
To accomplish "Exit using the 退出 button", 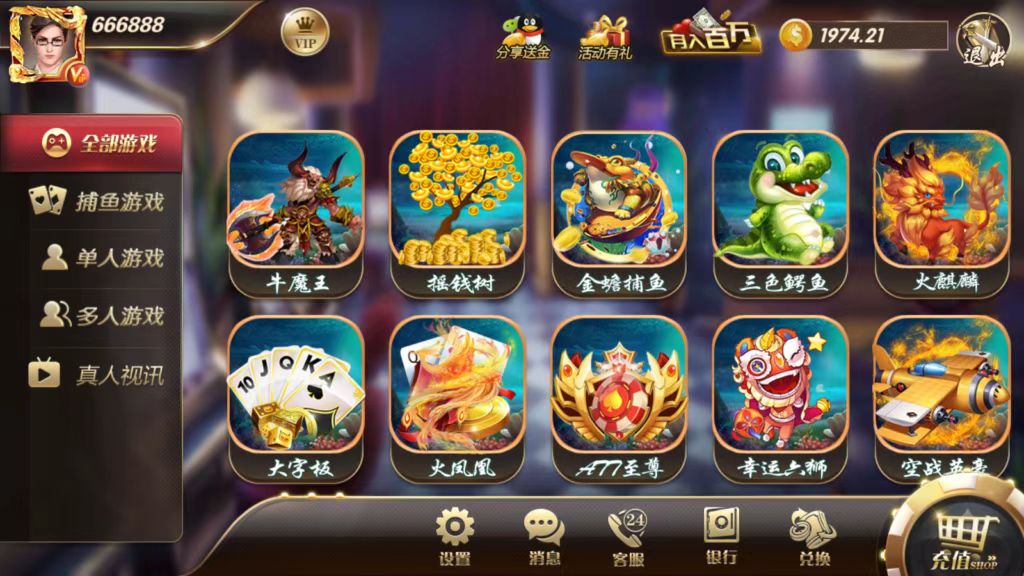I will click(984, 41).
